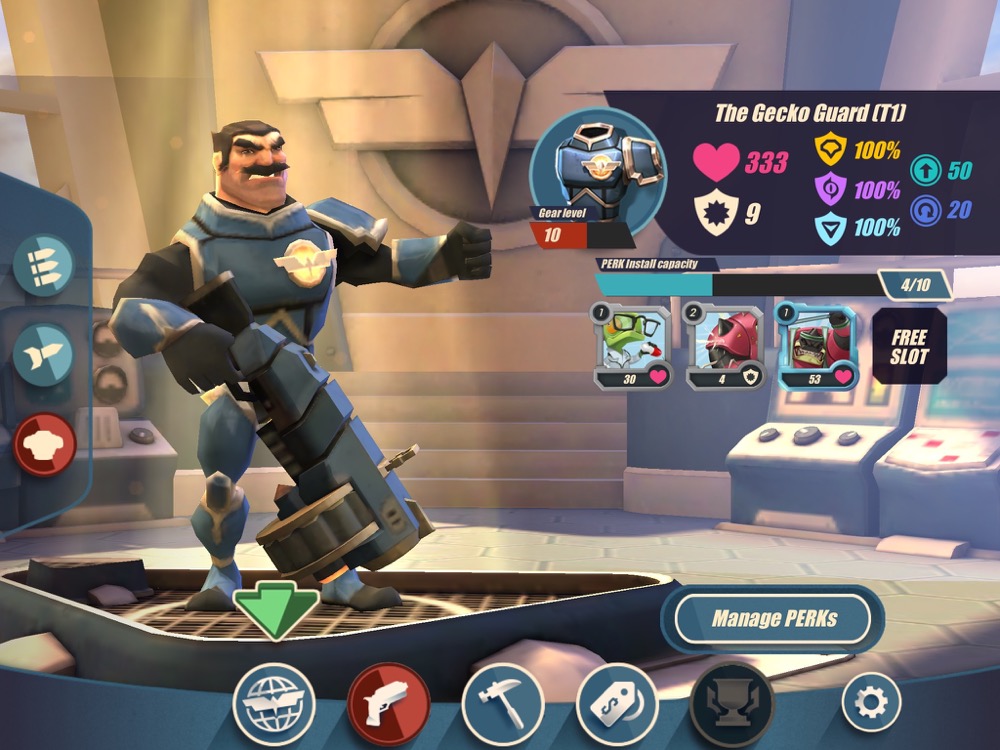The width and height of the screenshot is (1000, 750).
Task: Pick the red-green creature perk with 53 health
Action: pyautogui.click(x=816, y=346)
